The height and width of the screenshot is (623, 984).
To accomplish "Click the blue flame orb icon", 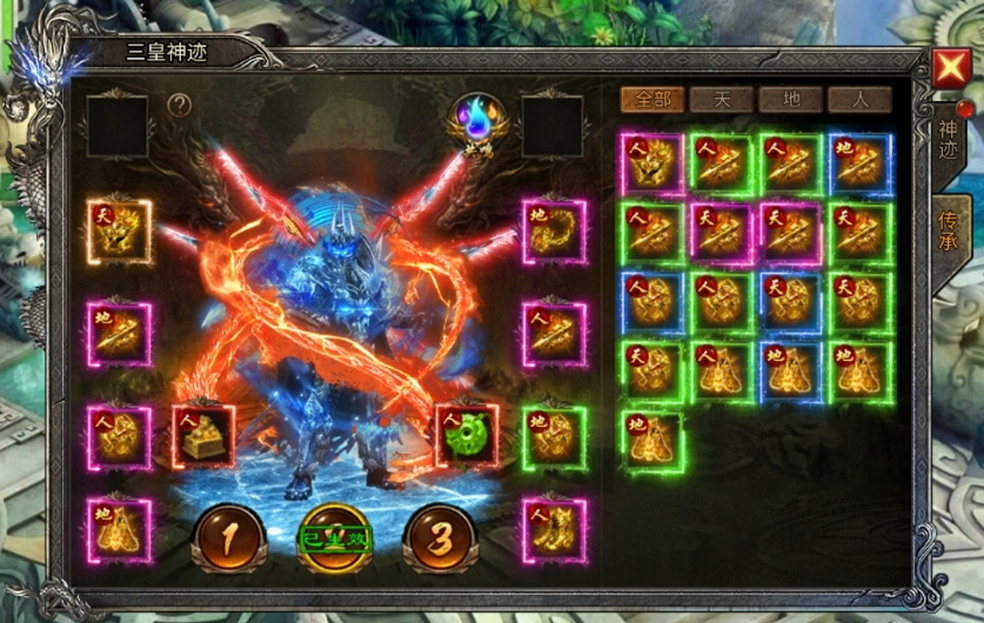I will (x=478, y=123).
